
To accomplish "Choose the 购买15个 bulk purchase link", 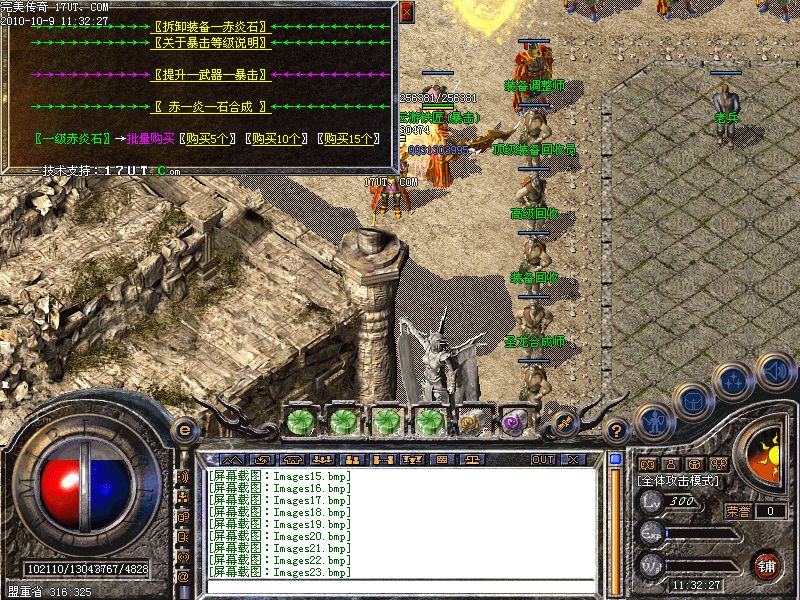I will 346,139.
